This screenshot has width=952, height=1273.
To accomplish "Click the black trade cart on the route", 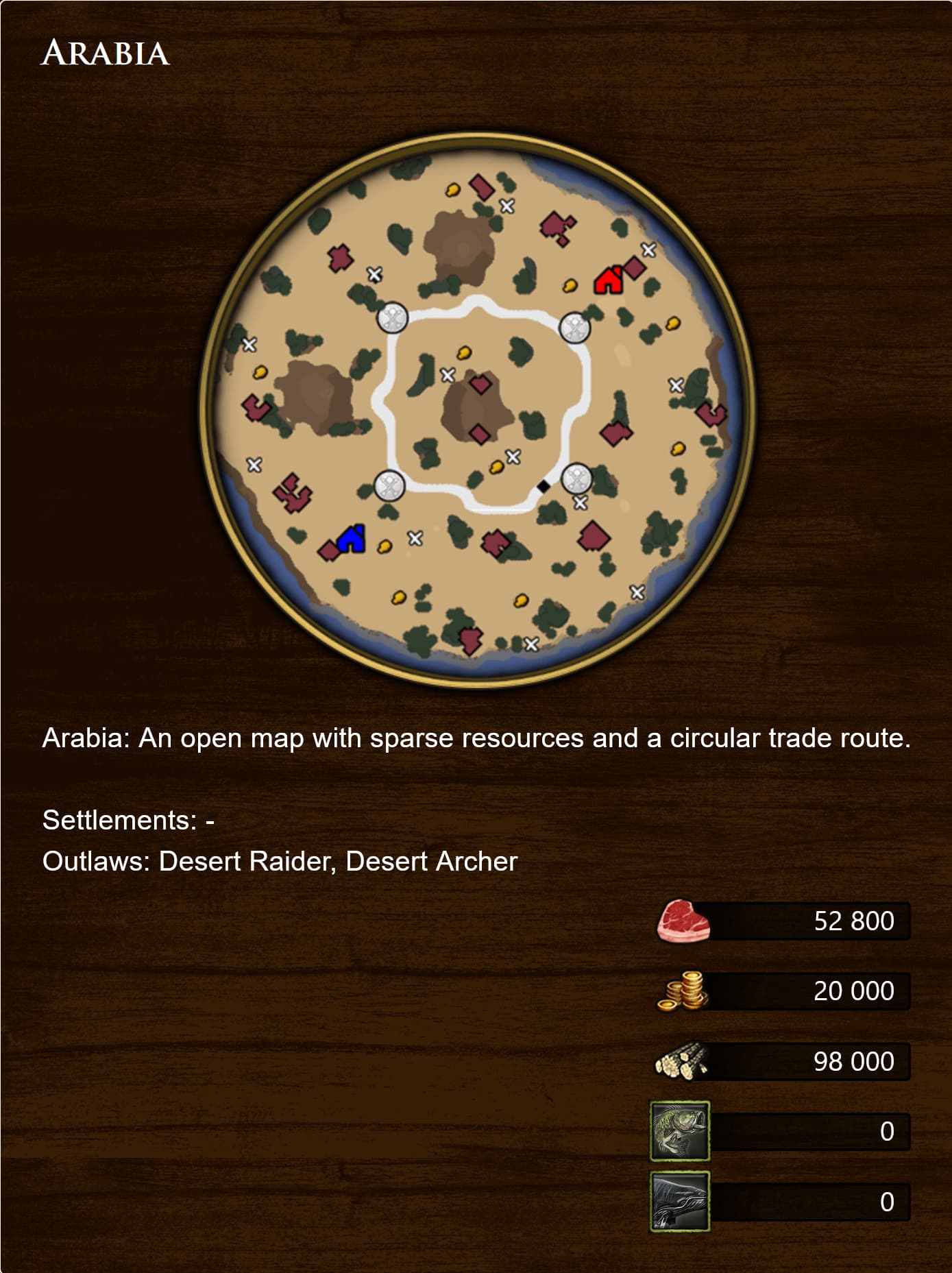I will pyautogui.click(x=542, y=486).
